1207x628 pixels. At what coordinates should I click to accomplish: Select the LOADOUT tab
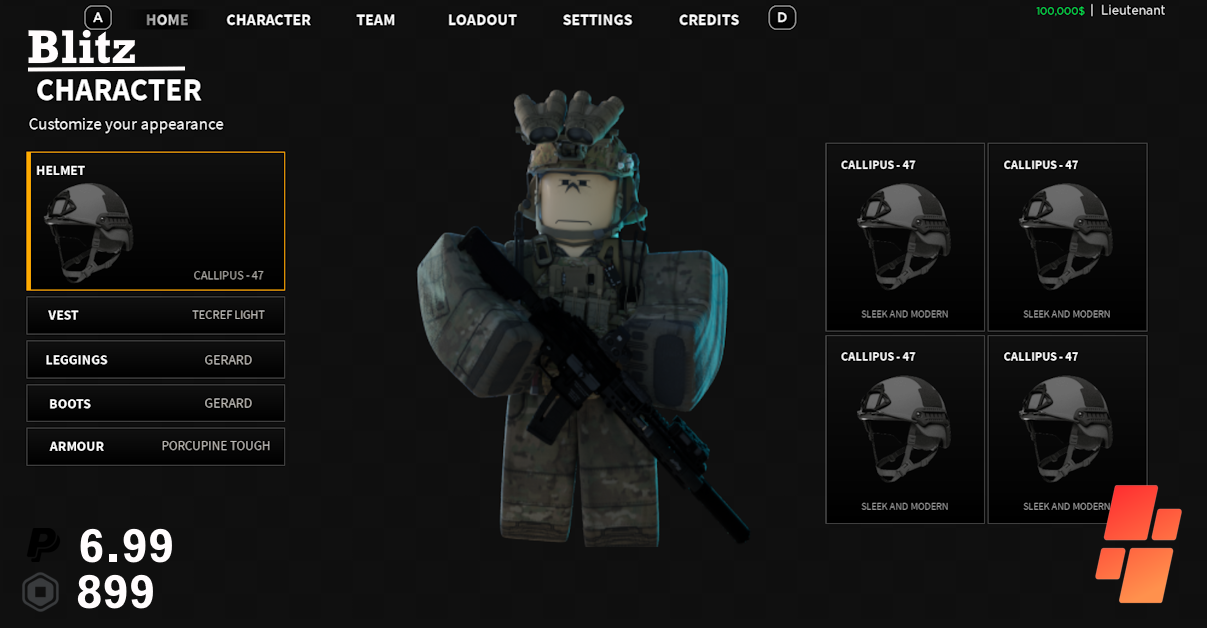coord(482,20)
